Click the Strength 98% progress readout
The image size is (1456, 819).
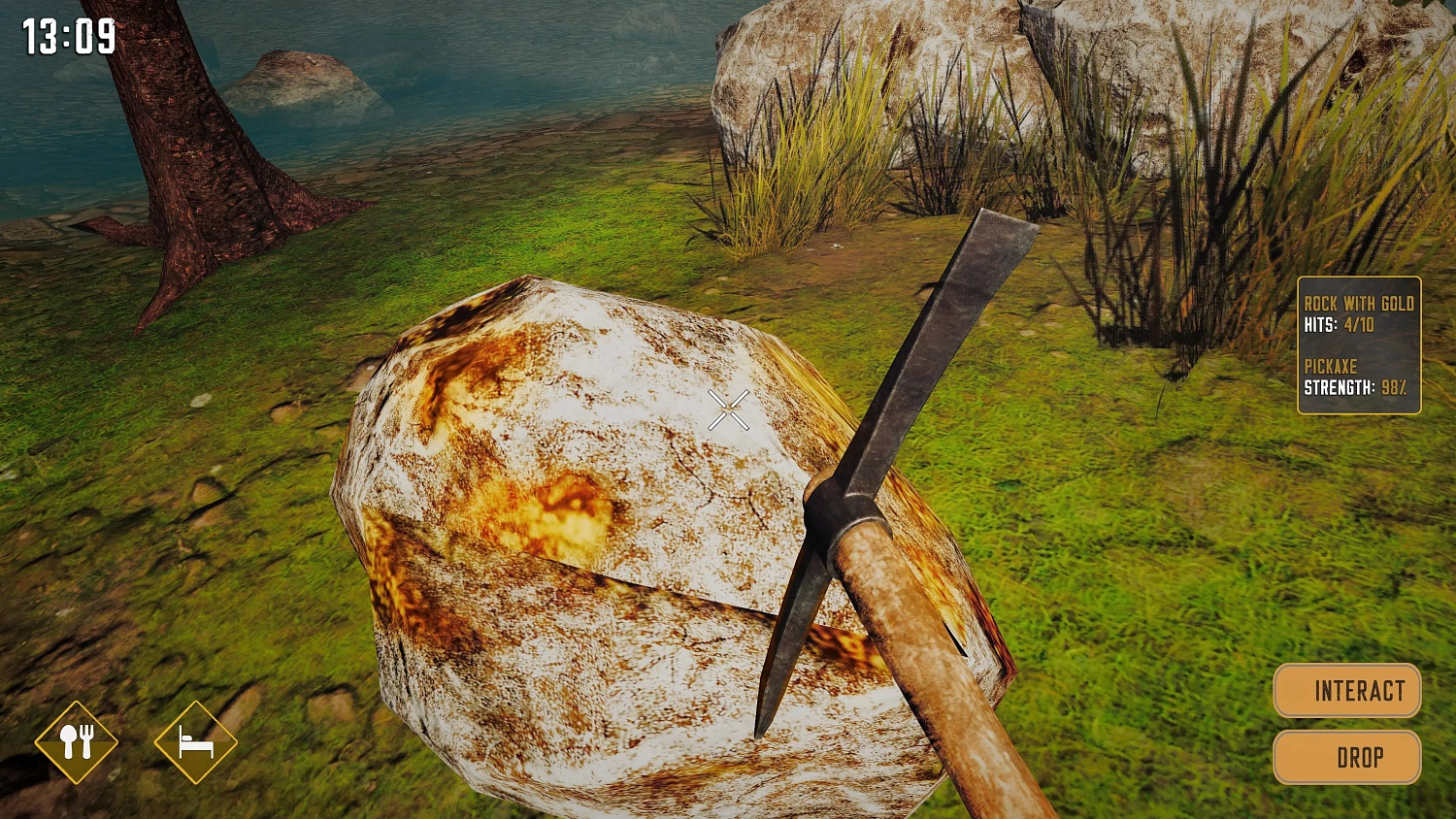tap(1357, 387)
